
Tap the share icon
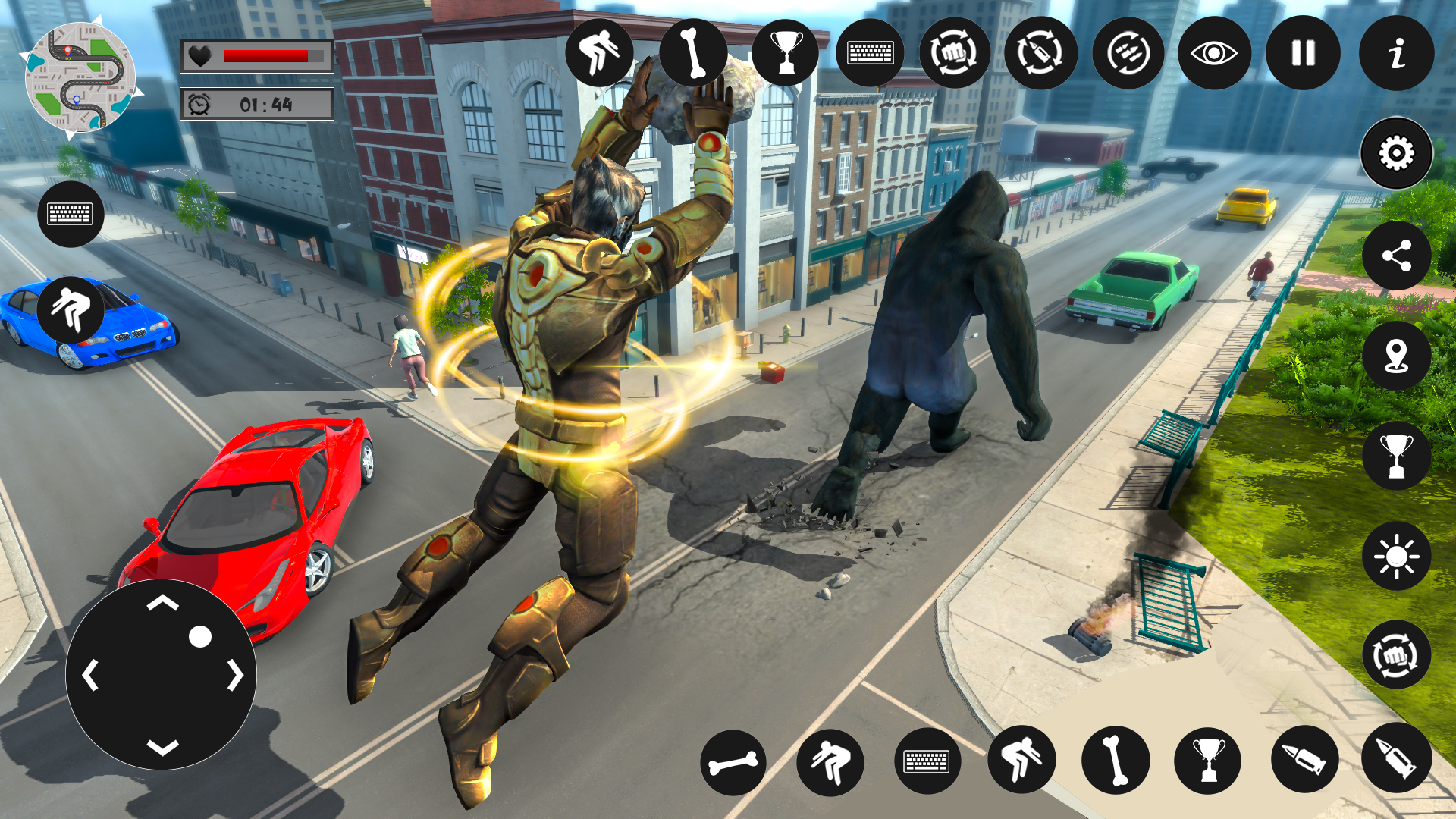click(x=1396, y=256)
